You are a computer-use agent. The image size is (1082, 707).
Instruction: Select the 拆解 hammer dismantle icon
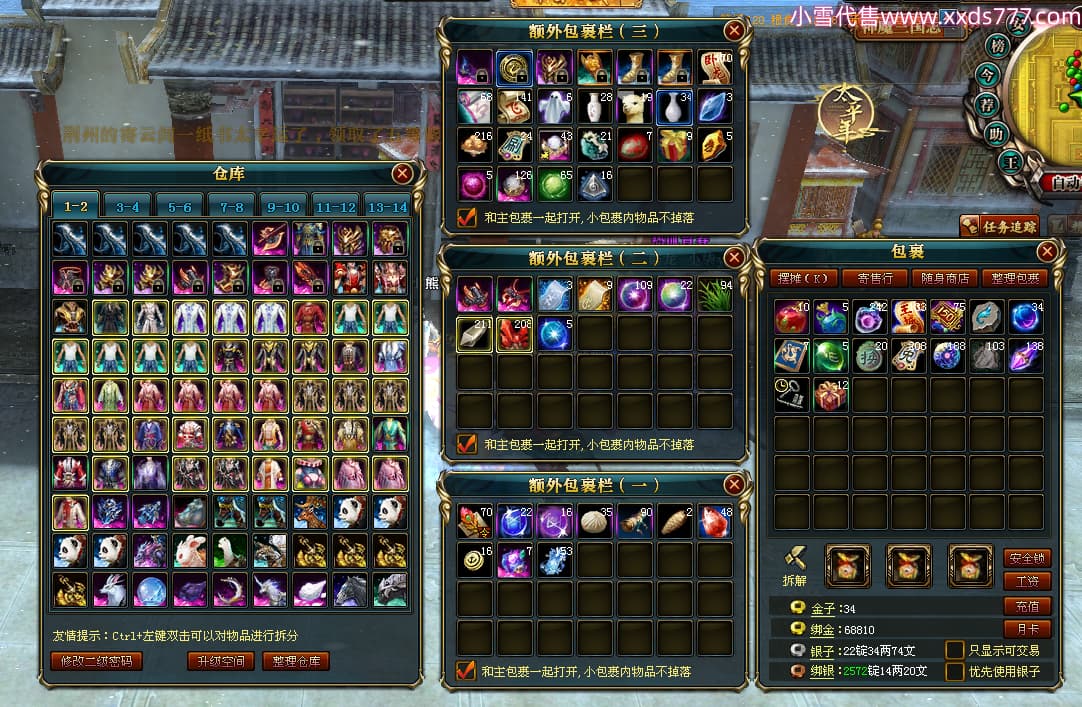click(x=794, y=559)
